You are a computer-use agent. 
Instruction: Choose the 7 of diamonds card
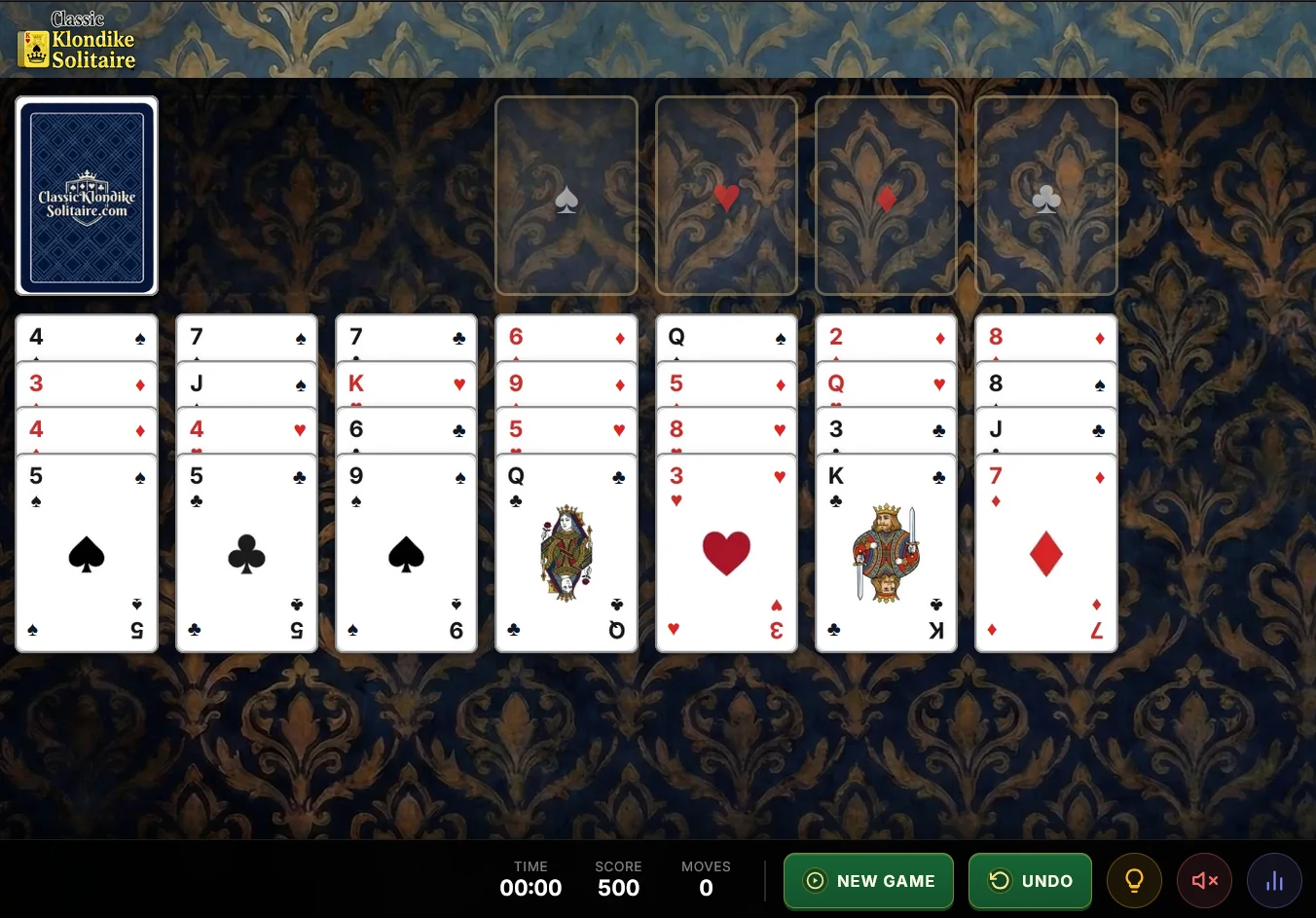[1045, 553]
